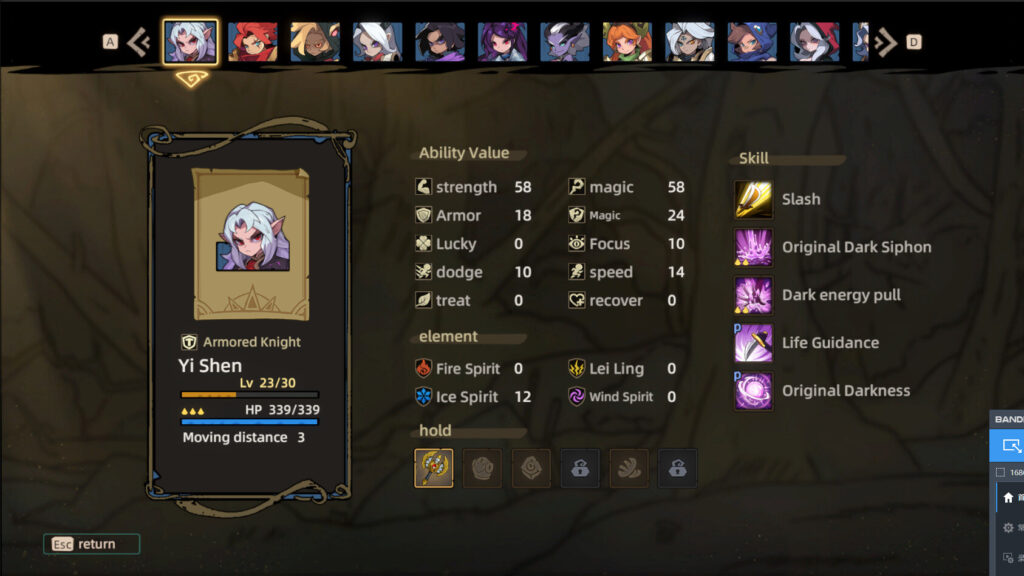The height and width of the screenshot is (576, 1024).
Task: Check the Original Darkness passive skill
Action: click(x=753, y=391)
